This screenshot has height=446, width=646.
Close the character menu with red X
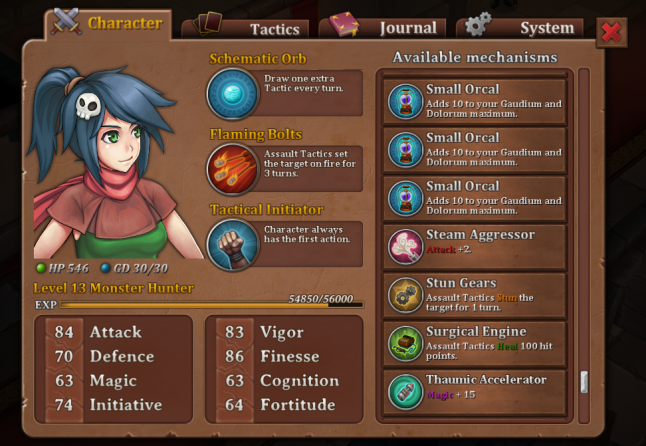(611, 33)
